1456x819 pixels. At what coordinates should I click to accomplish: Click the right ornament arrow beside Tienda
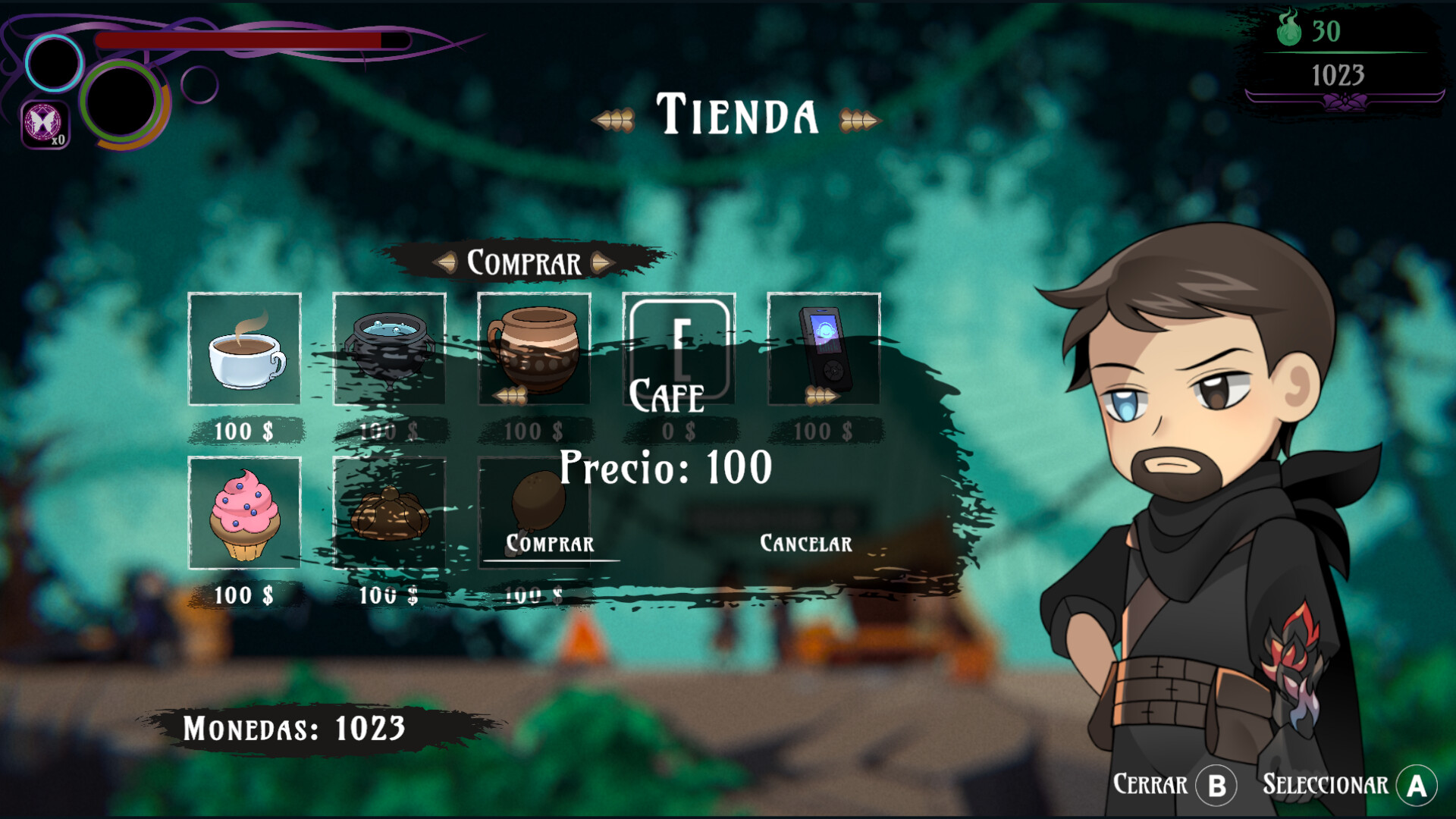coord(858,120)
